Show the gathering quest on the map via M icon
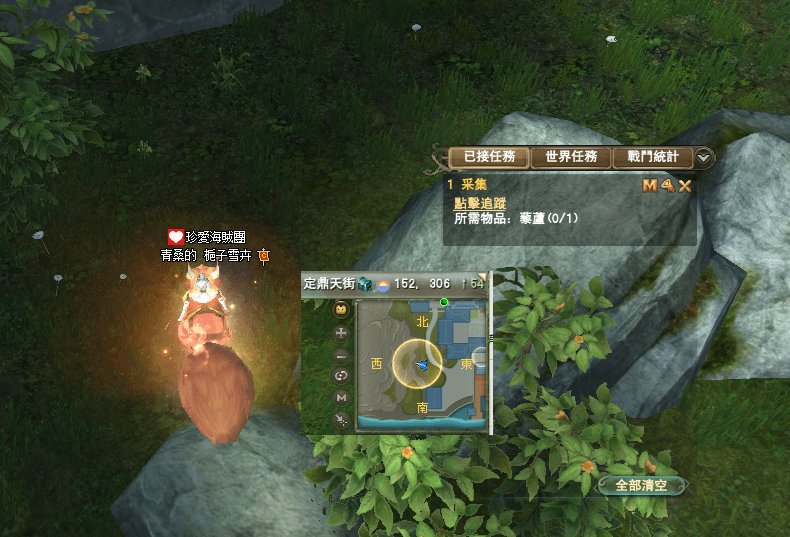Viewport: 790px width, 537px height. [x=649, y=185]
